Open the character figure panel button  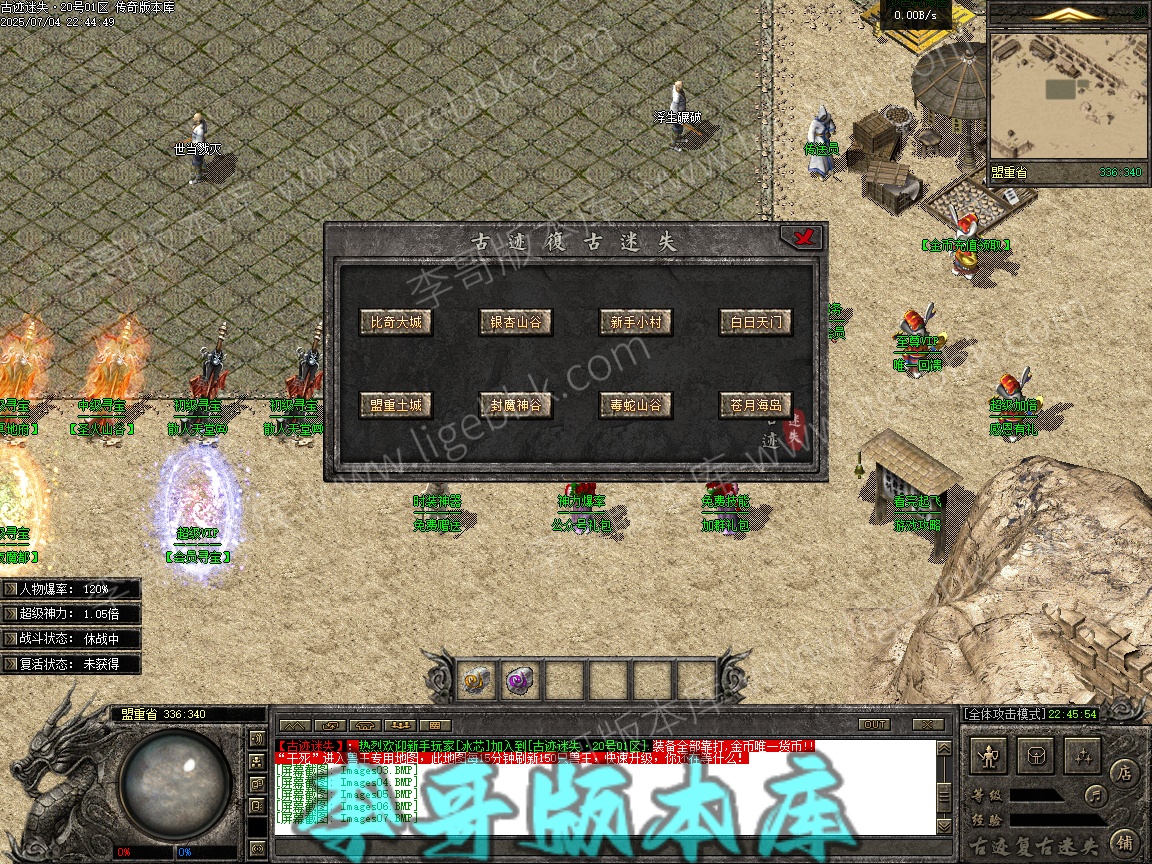pyautogui.click(x=990, y=756)
